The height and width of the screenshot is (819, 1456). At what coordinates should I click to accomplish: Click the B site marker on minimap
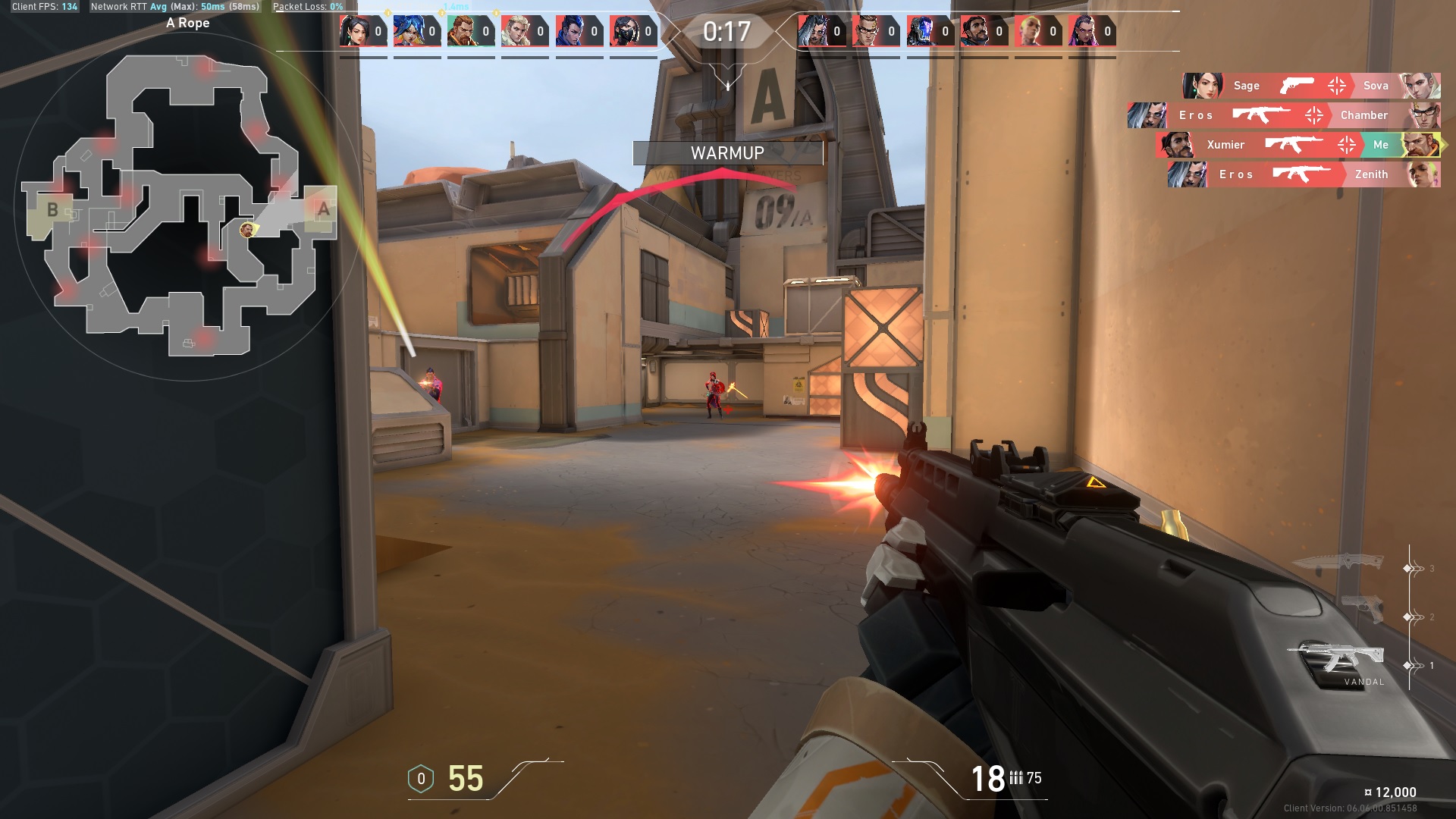[x=52, y=210]
